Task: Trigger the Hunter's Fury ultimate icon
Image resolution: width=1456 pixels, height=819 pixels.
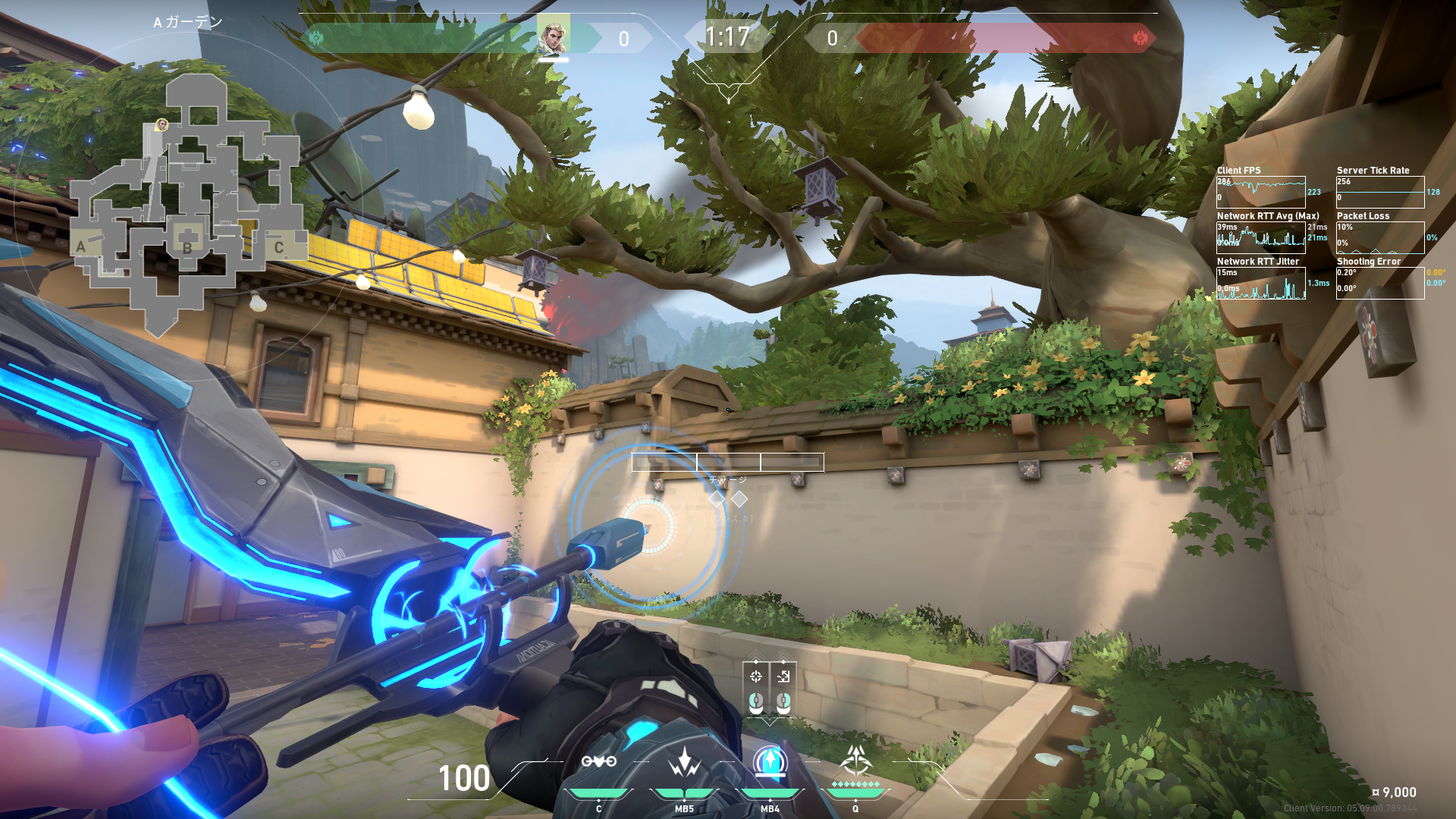Action: click(x=856, y=761)
